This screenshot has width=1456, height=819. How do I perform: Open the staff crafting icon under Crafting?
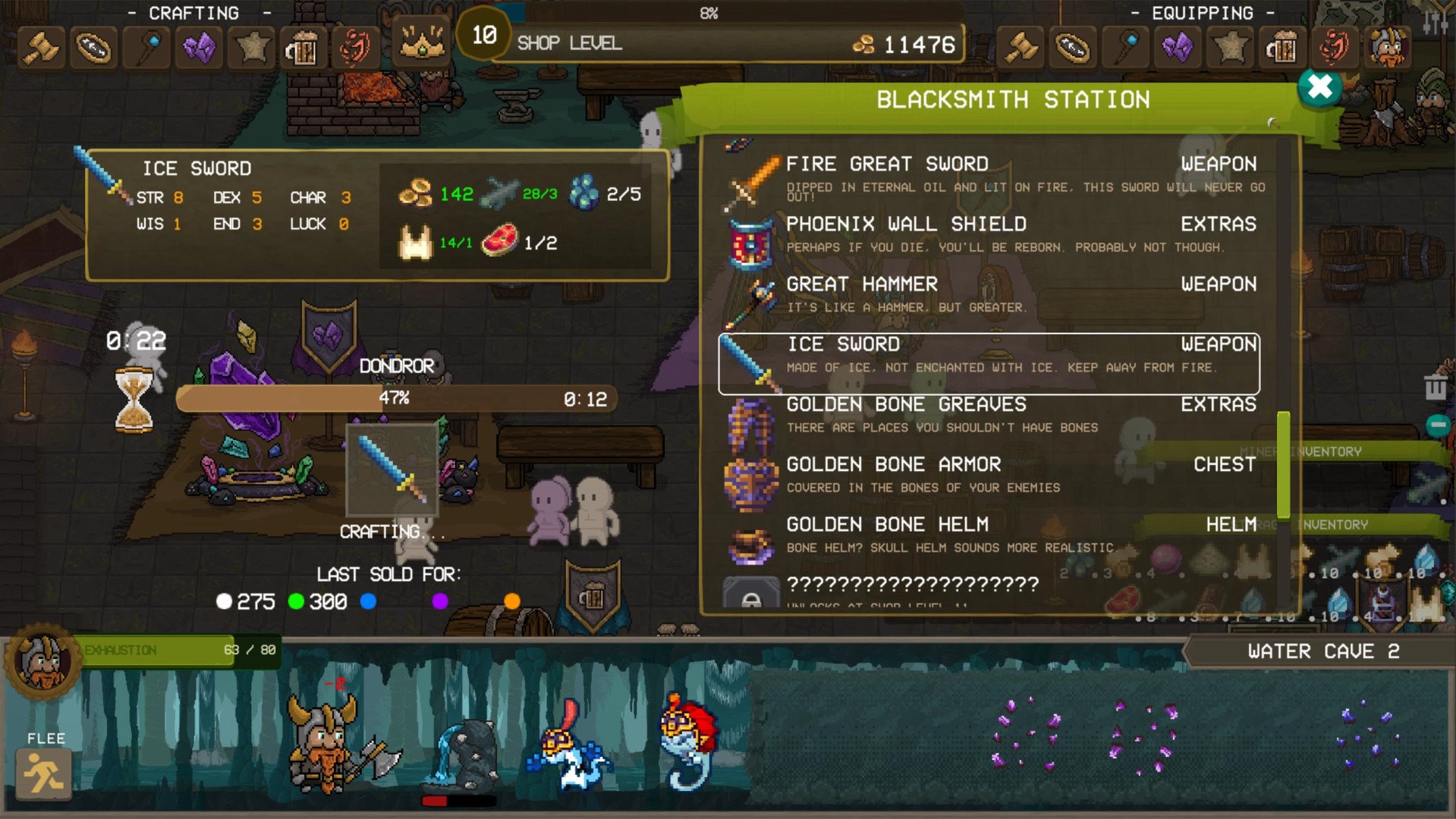(146, 47)
